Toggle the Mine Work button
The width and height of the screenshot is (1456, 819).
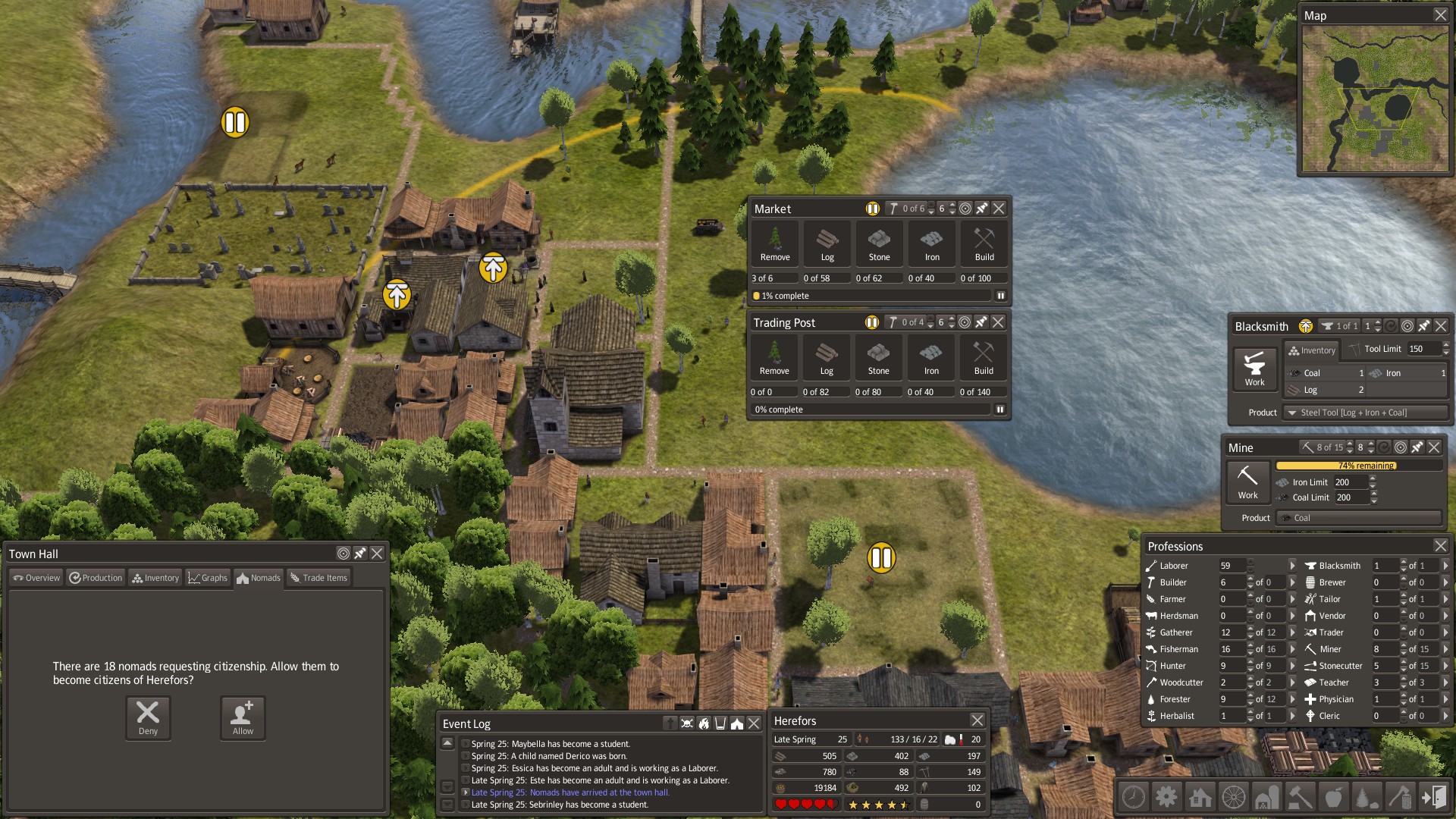pyautogui.click(x=1247, y=482)
